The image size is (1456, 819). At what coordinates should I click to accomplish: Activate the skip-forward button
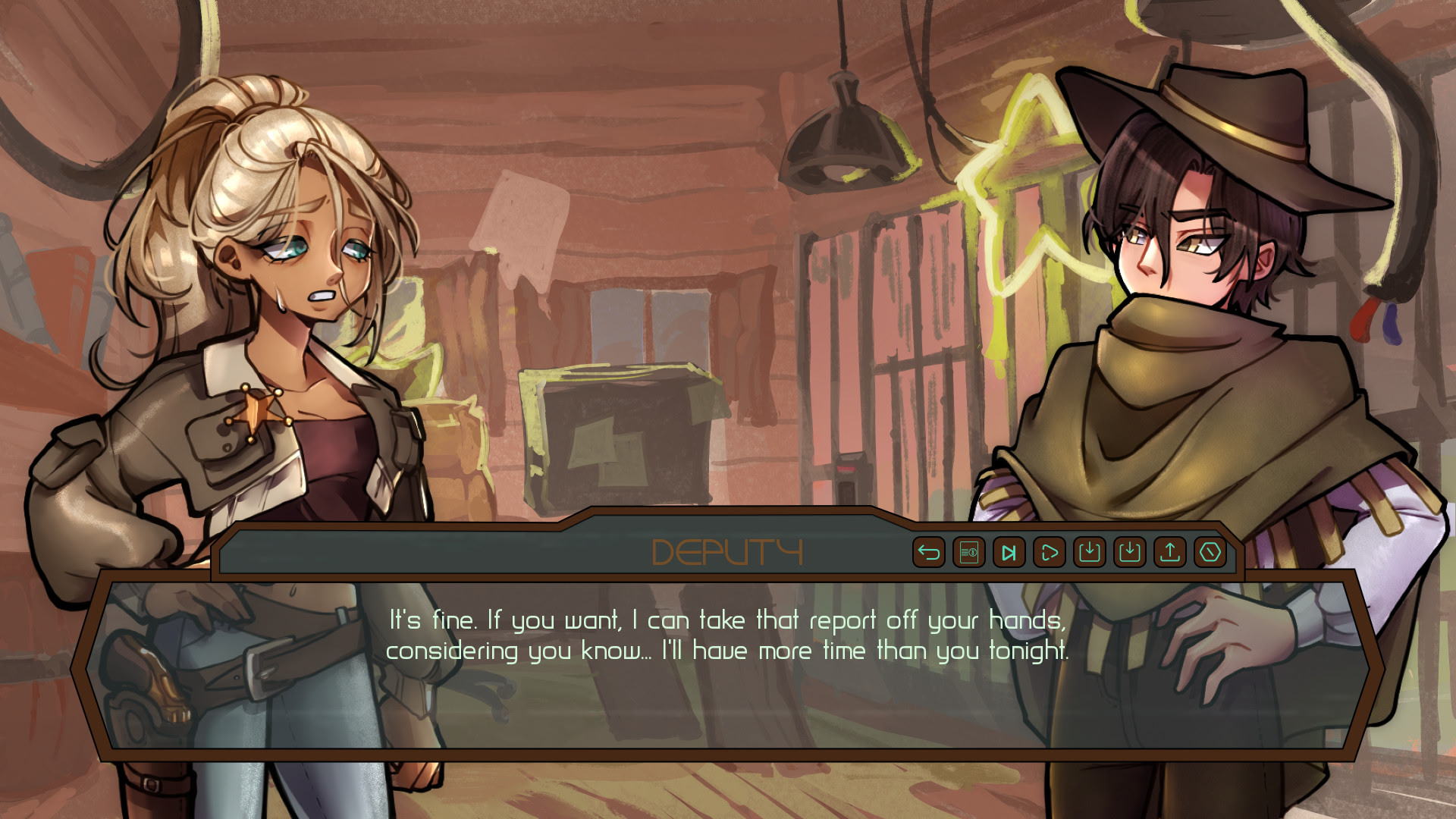[1009, 552]
